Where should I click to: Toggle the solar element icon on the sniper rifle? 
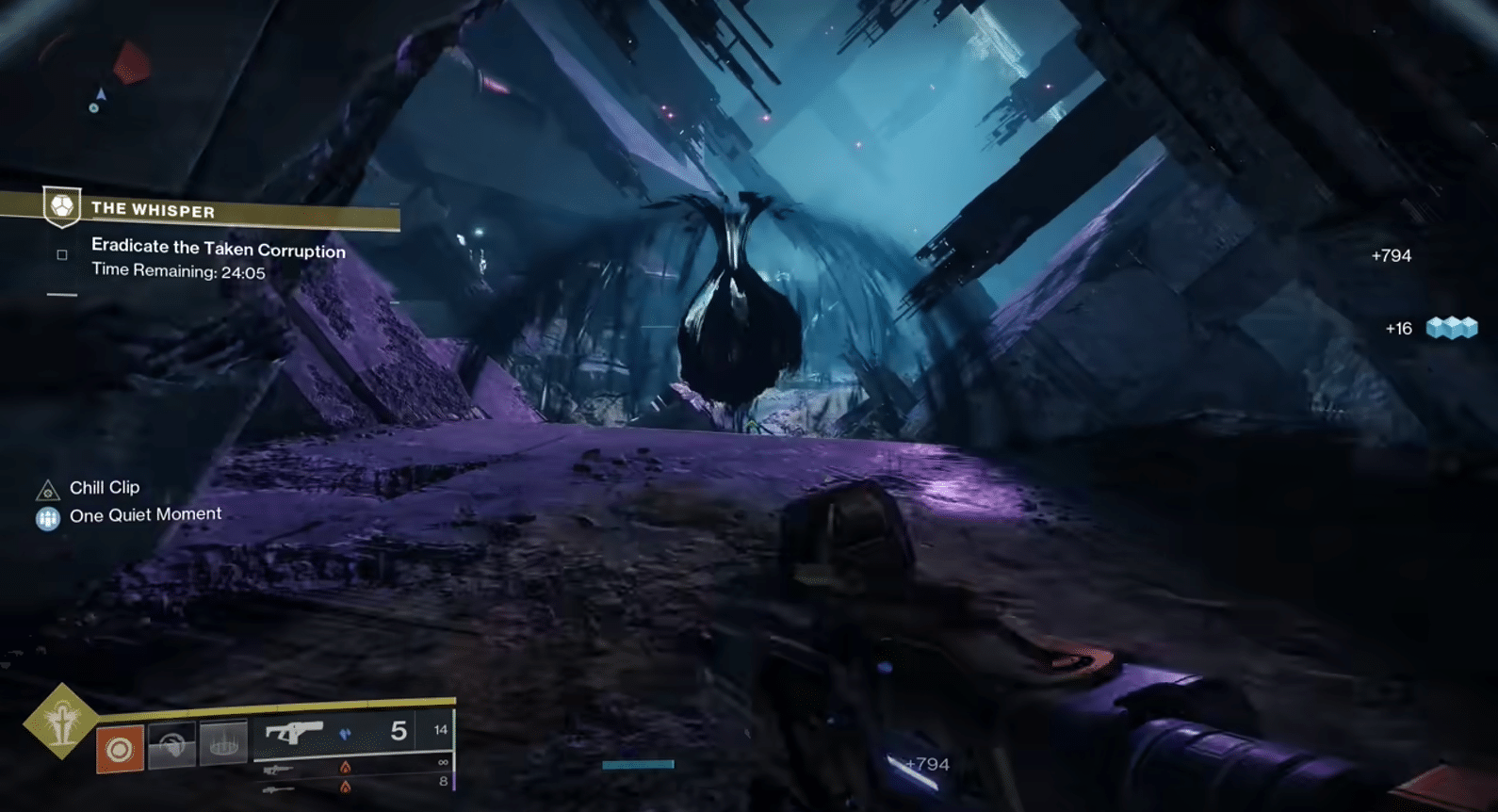346,769
